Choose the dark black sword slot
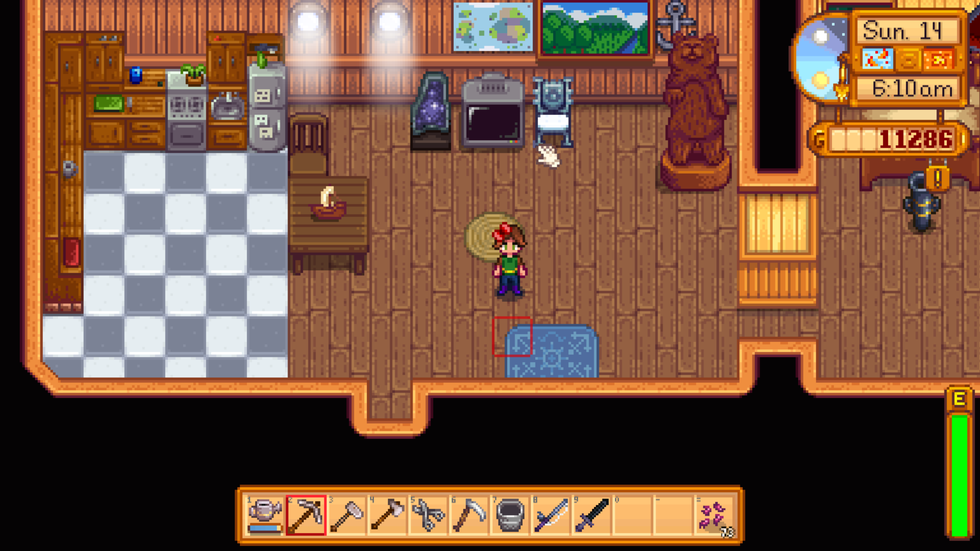This screenshot has width=980, height=551. pos(593,516)
